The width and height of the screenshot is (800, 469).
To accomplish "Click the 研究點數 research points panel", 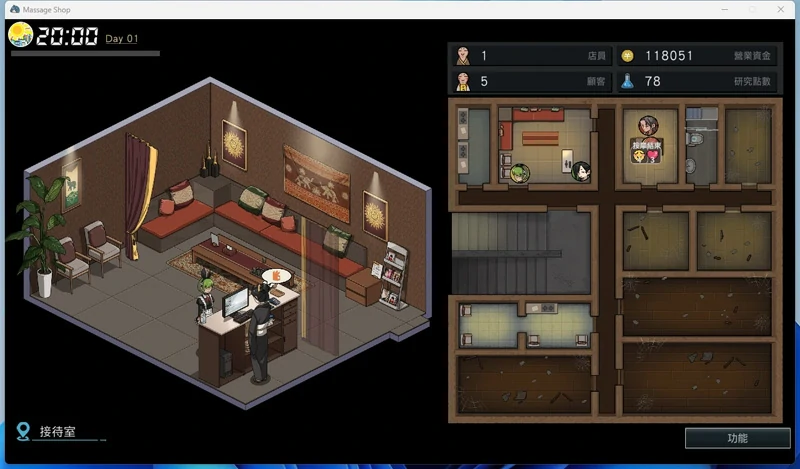I will (x=695, y=81).
